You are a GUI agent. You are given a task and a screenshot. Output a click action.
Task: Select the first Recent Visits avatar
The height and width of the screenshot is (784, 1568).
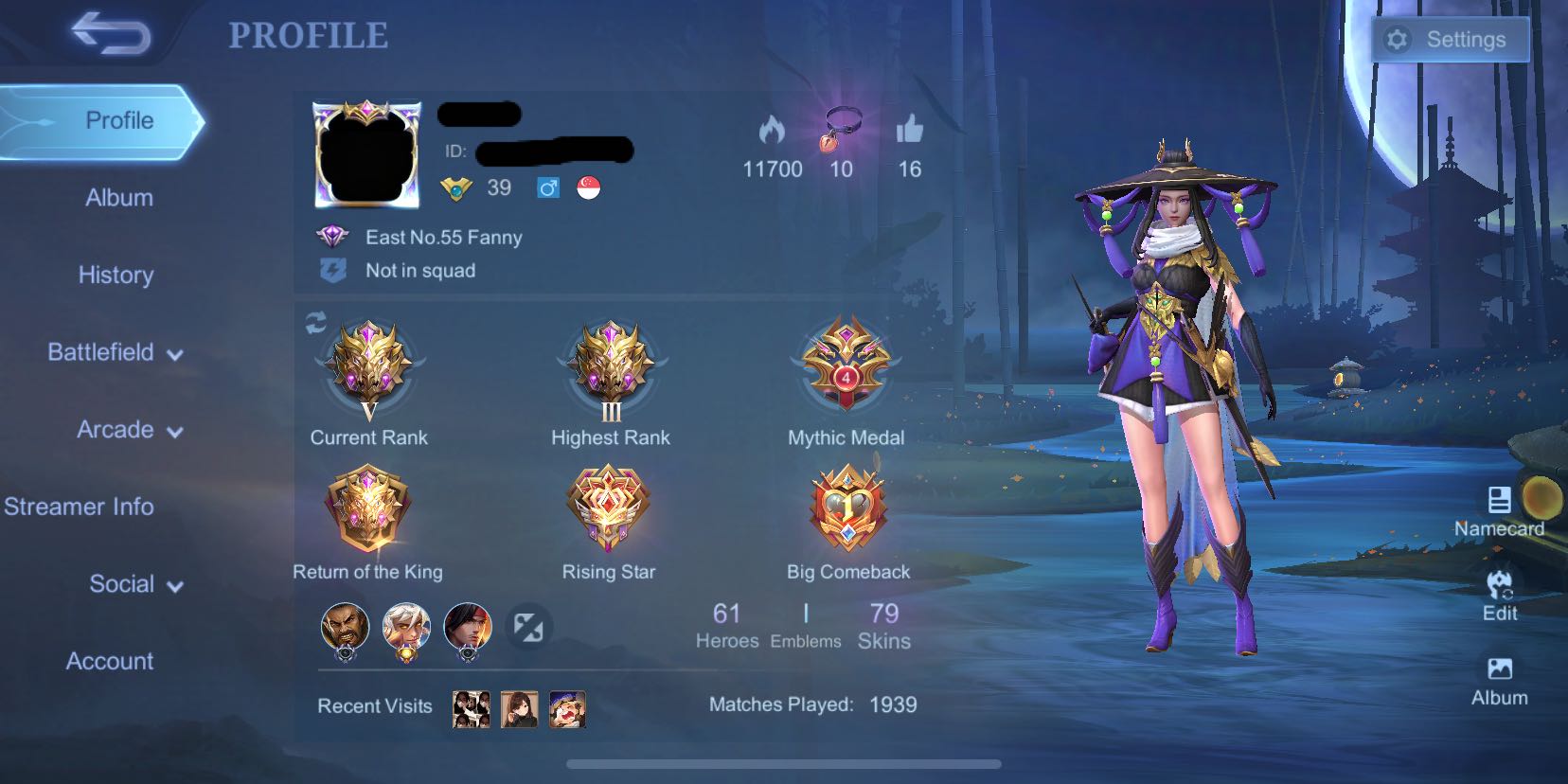click(471, 708)
